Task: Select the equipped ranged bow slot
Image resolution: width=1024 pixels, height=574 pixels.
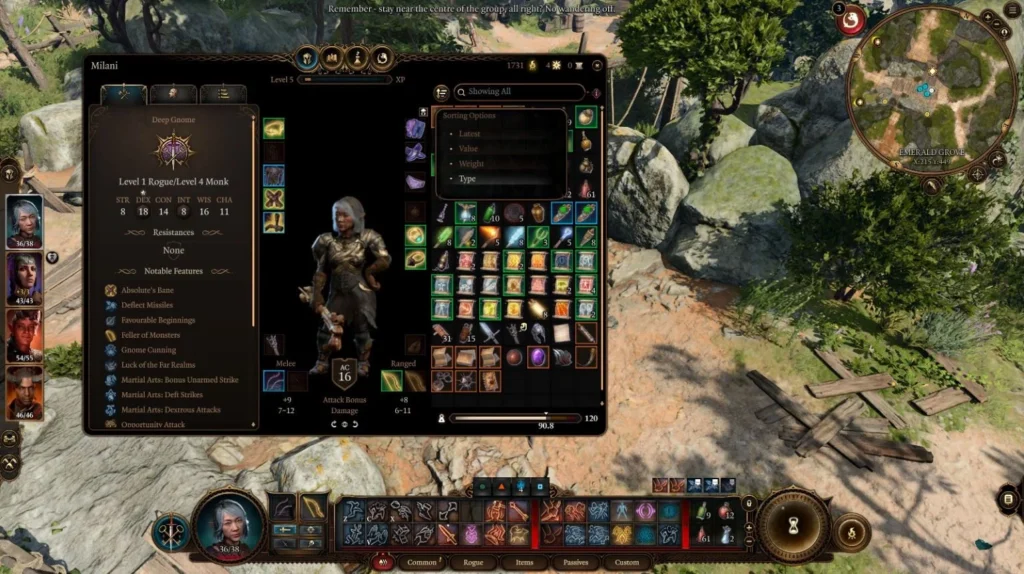Action: (x=392, y=381)
